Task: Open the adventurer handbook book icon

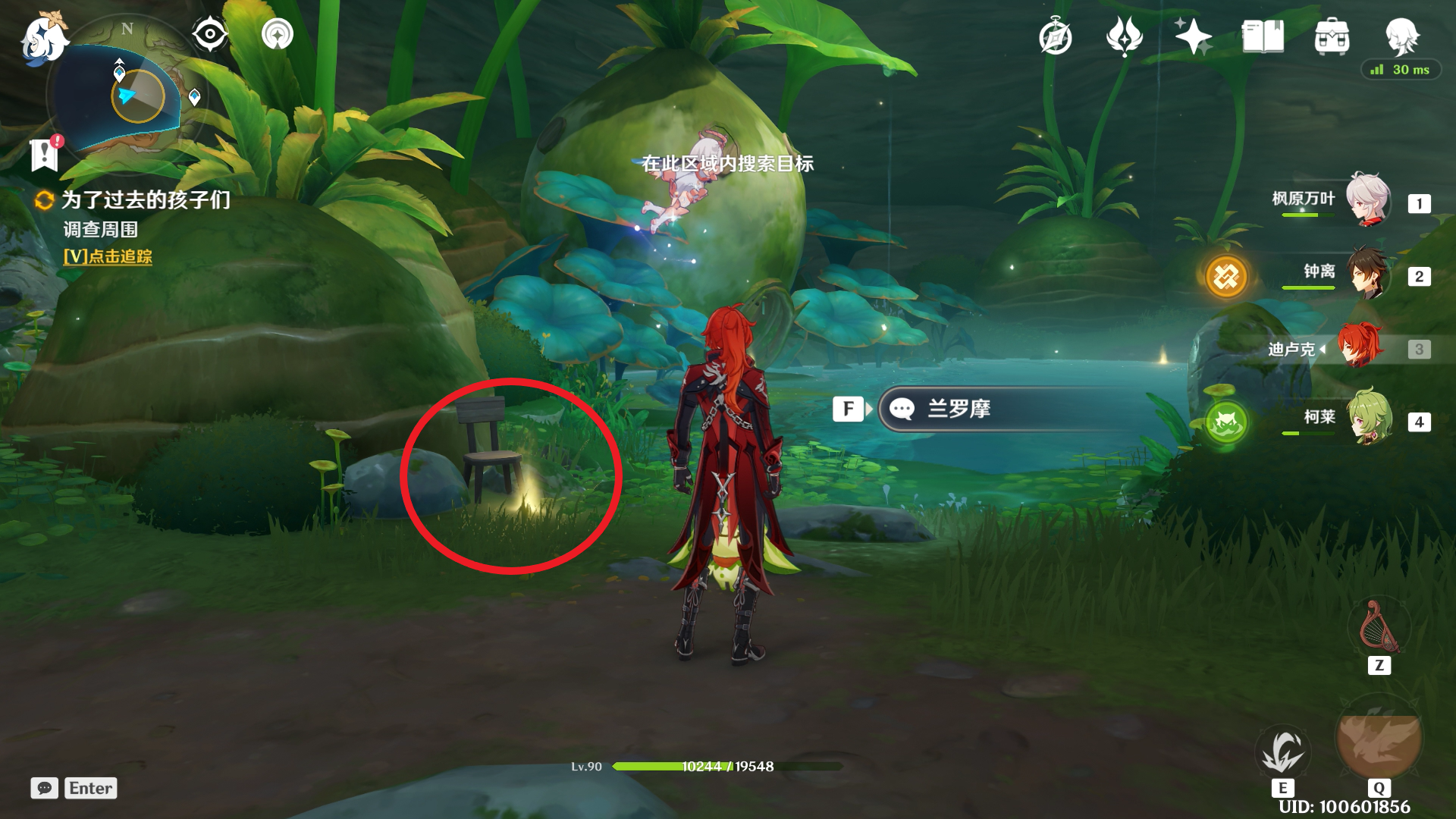Action: 1263,36
